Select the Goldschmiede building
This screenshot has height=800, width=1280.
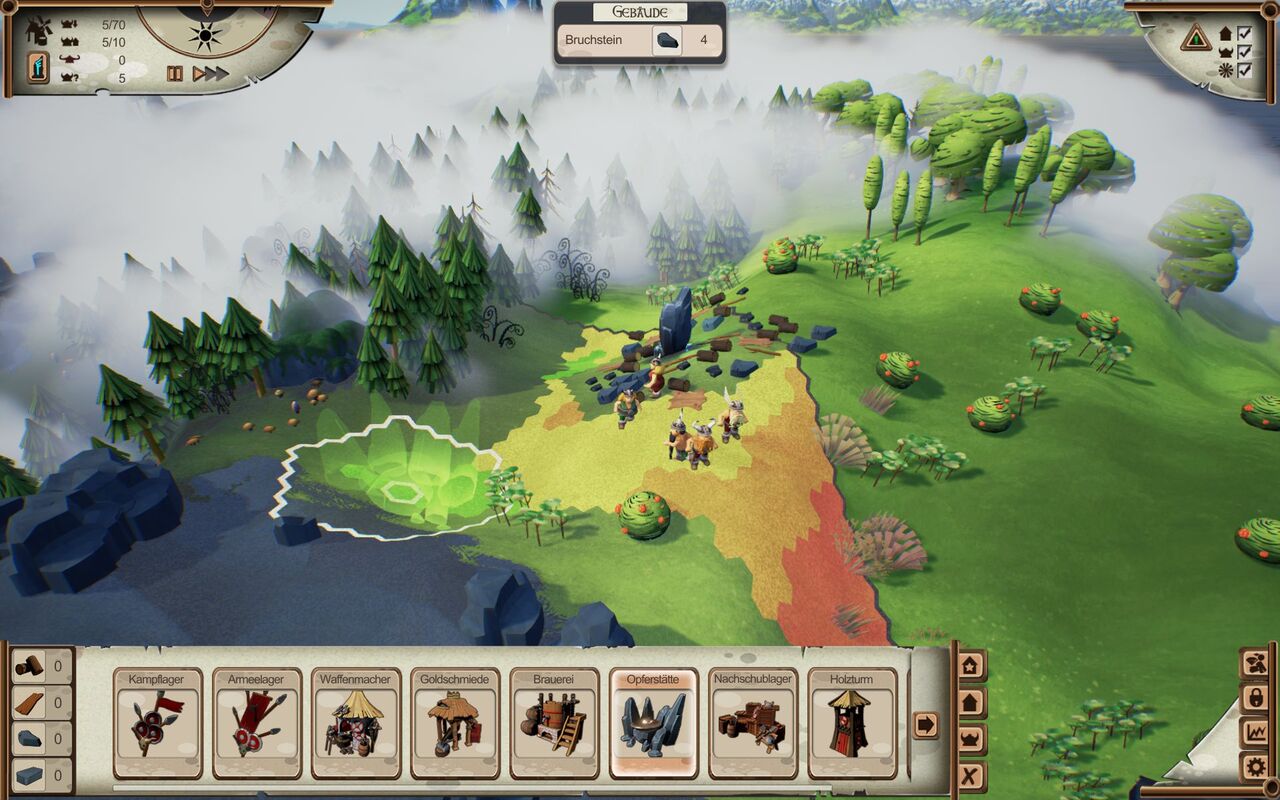point(454,723)
